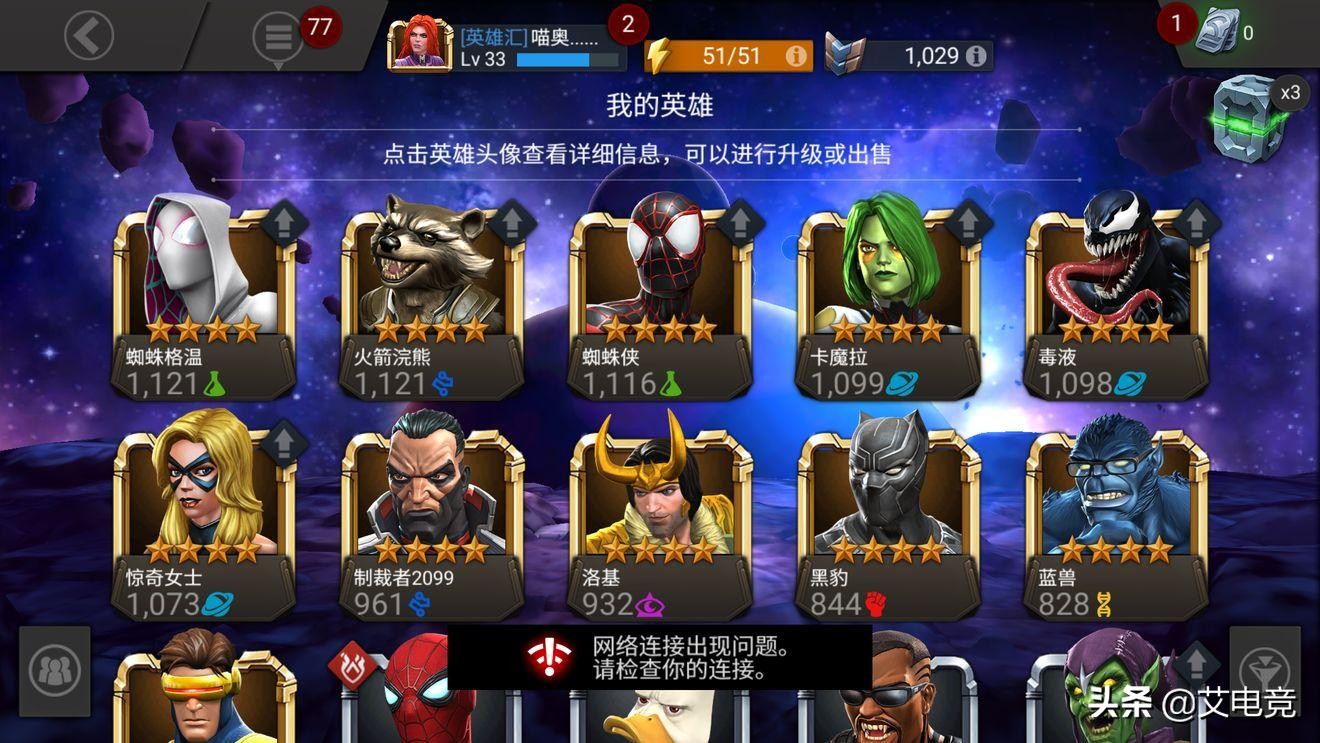1320x743 pixels.
Task: Select the 火箭浣熊 hero card
Action: pyautogui.click(x=430, y=290)
